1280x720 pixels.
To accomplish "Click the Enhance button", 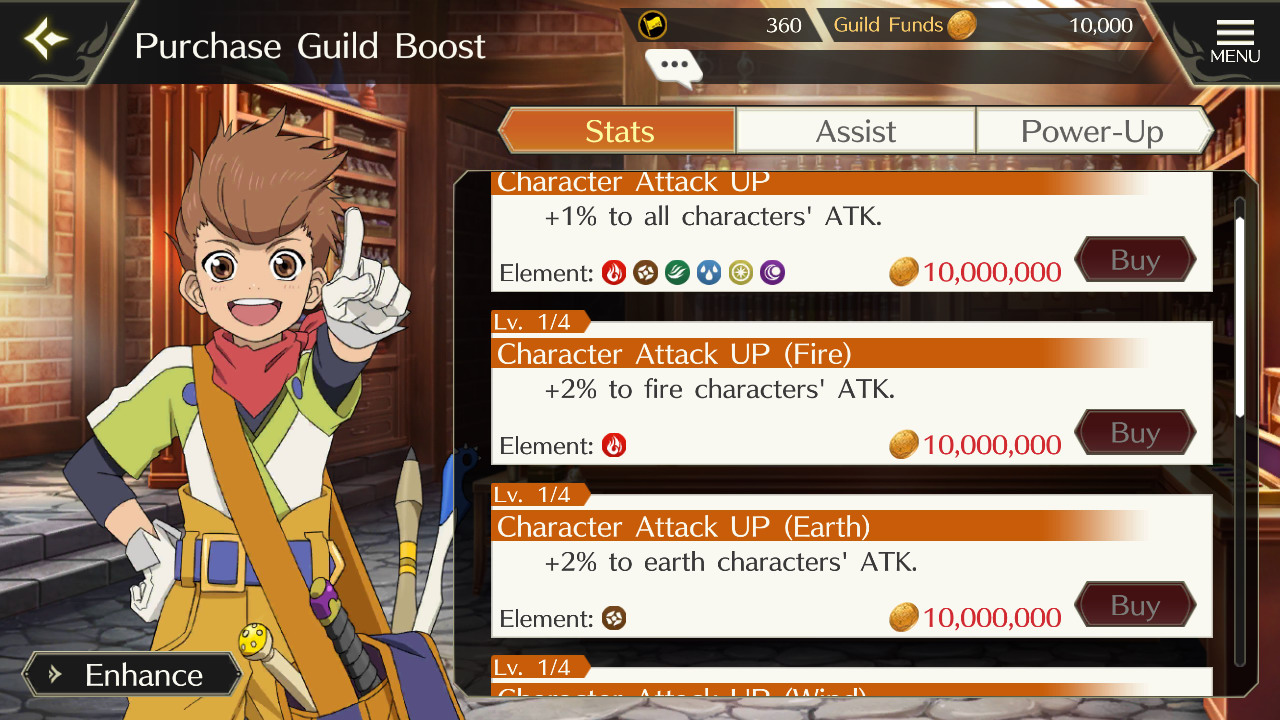I will pyautogui.click(x=132, y=675).
